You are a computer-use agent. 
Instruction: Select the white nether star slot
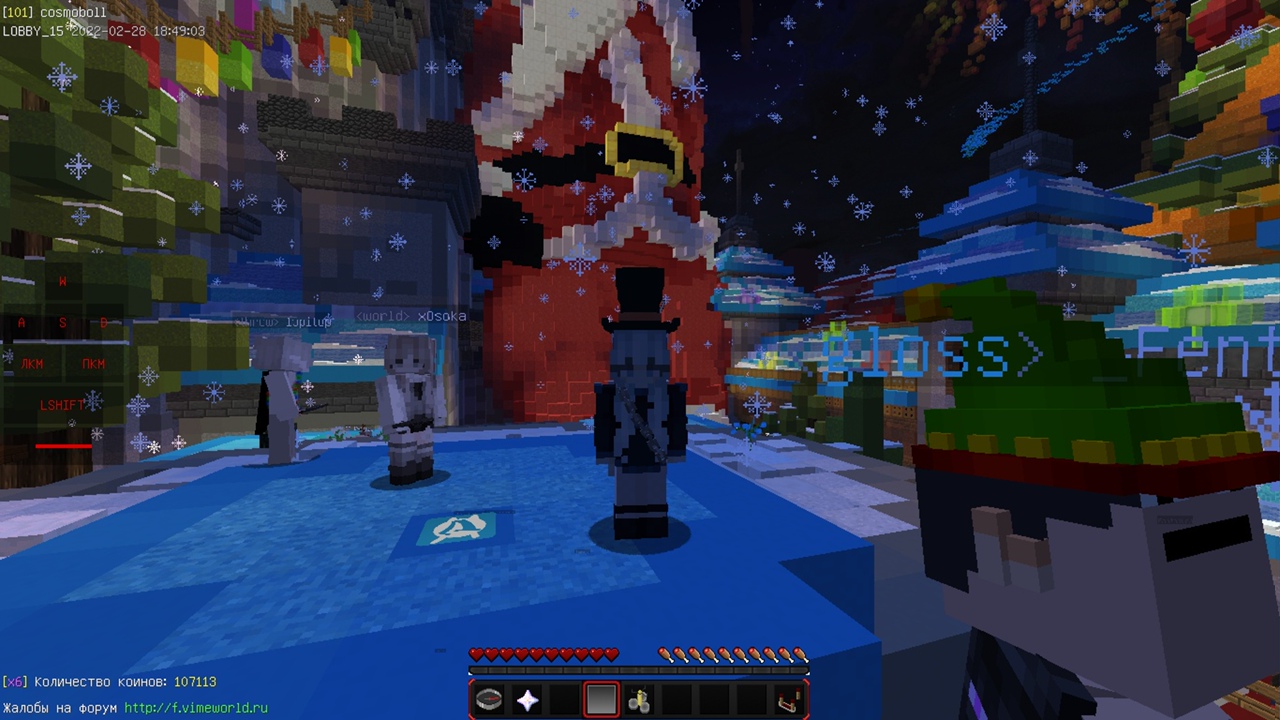click(x=527, y=700)
